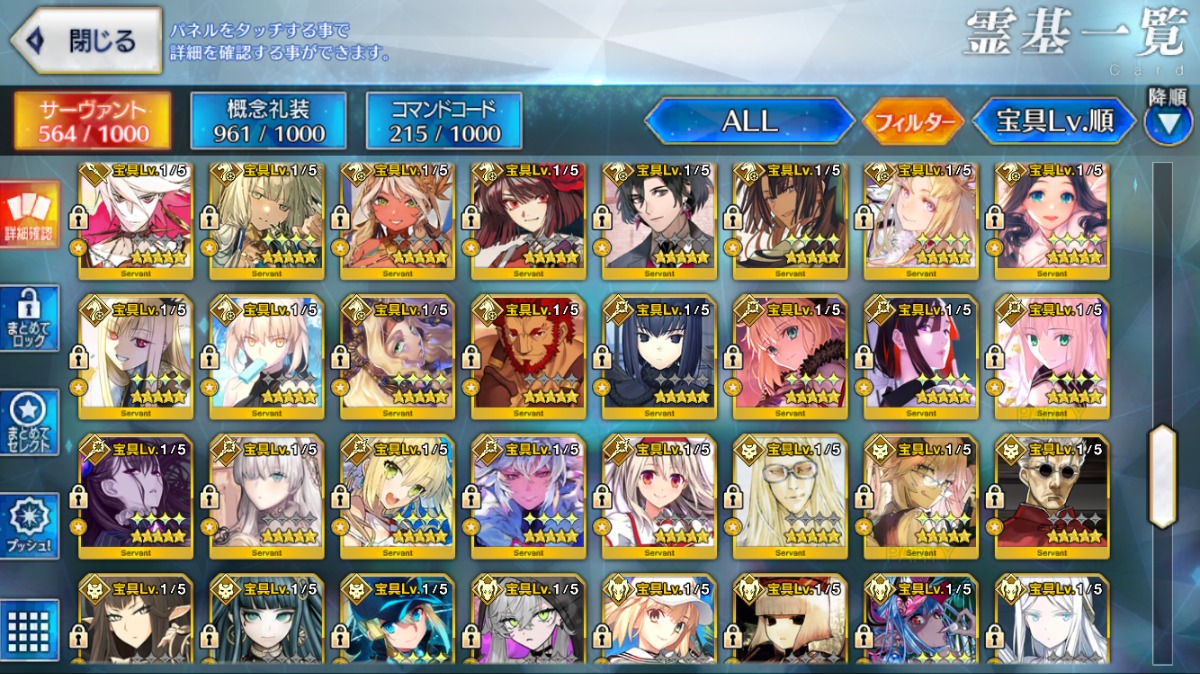Screen dimensions: 1200x674
Task: Select the man in black suit card
Action: coord(659,218)
